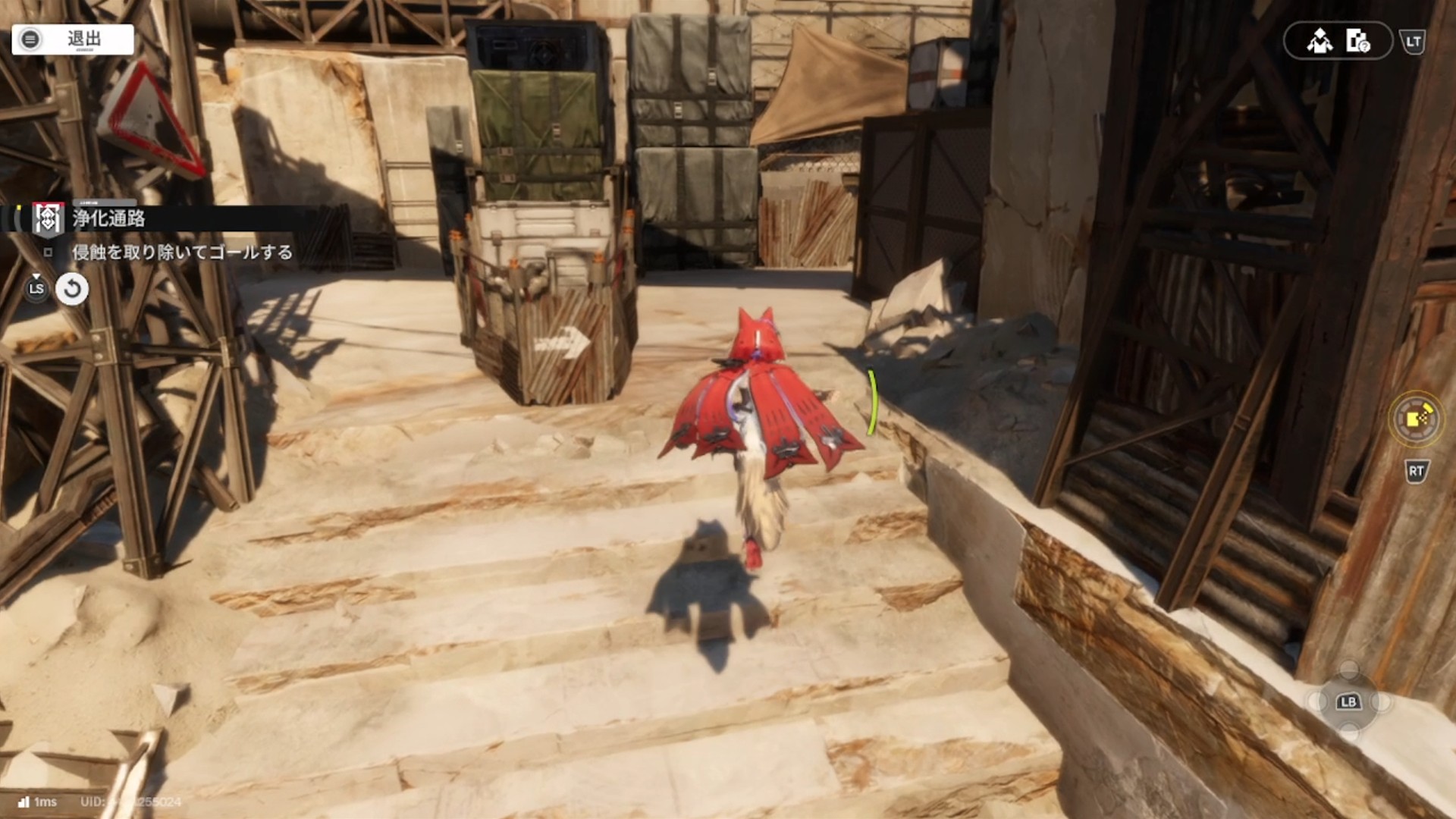
Task: Activate the yellow block skill icon
Action: point(1416,418)
